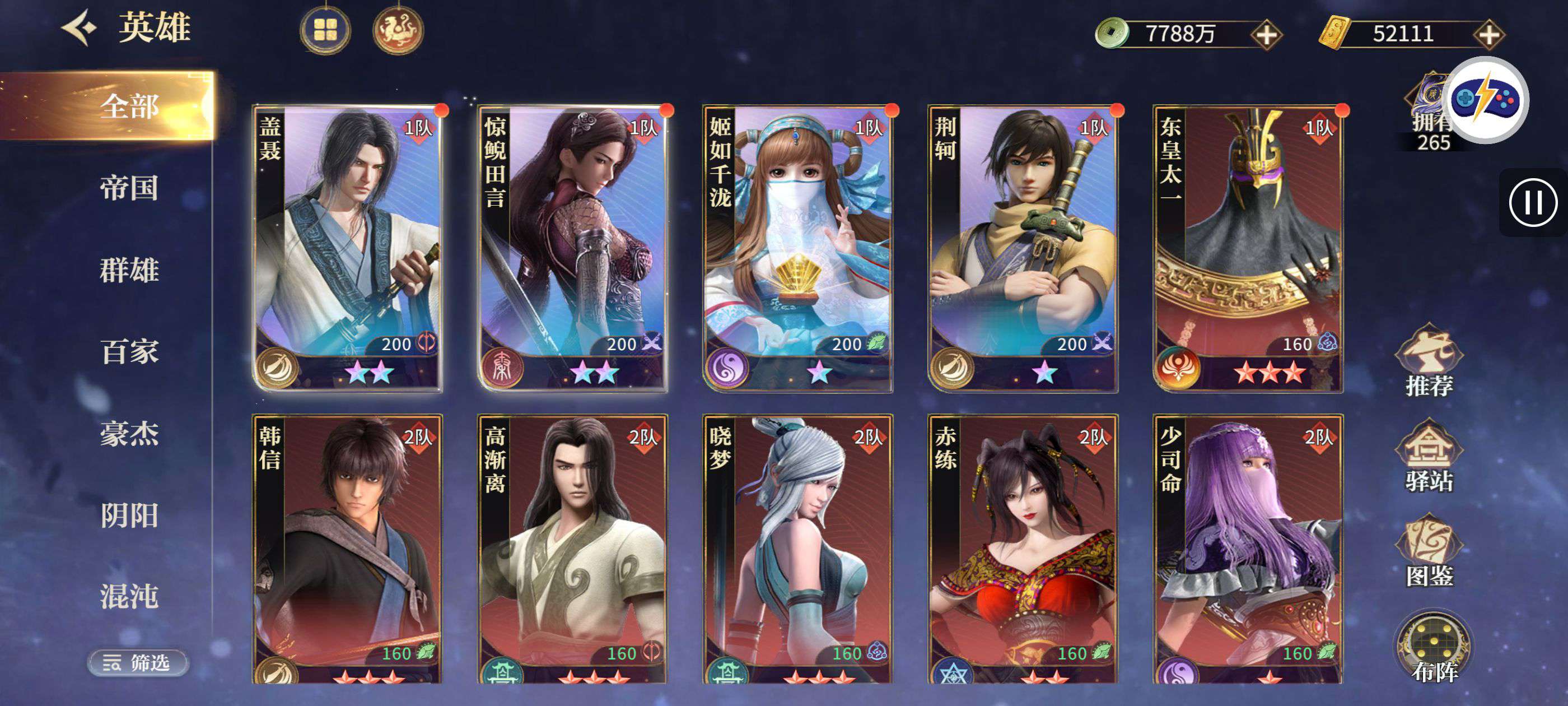This screenshot has height=706, width=1568.
Task: Select the 韩信 hero card
Action: click(x=348, y=548)
